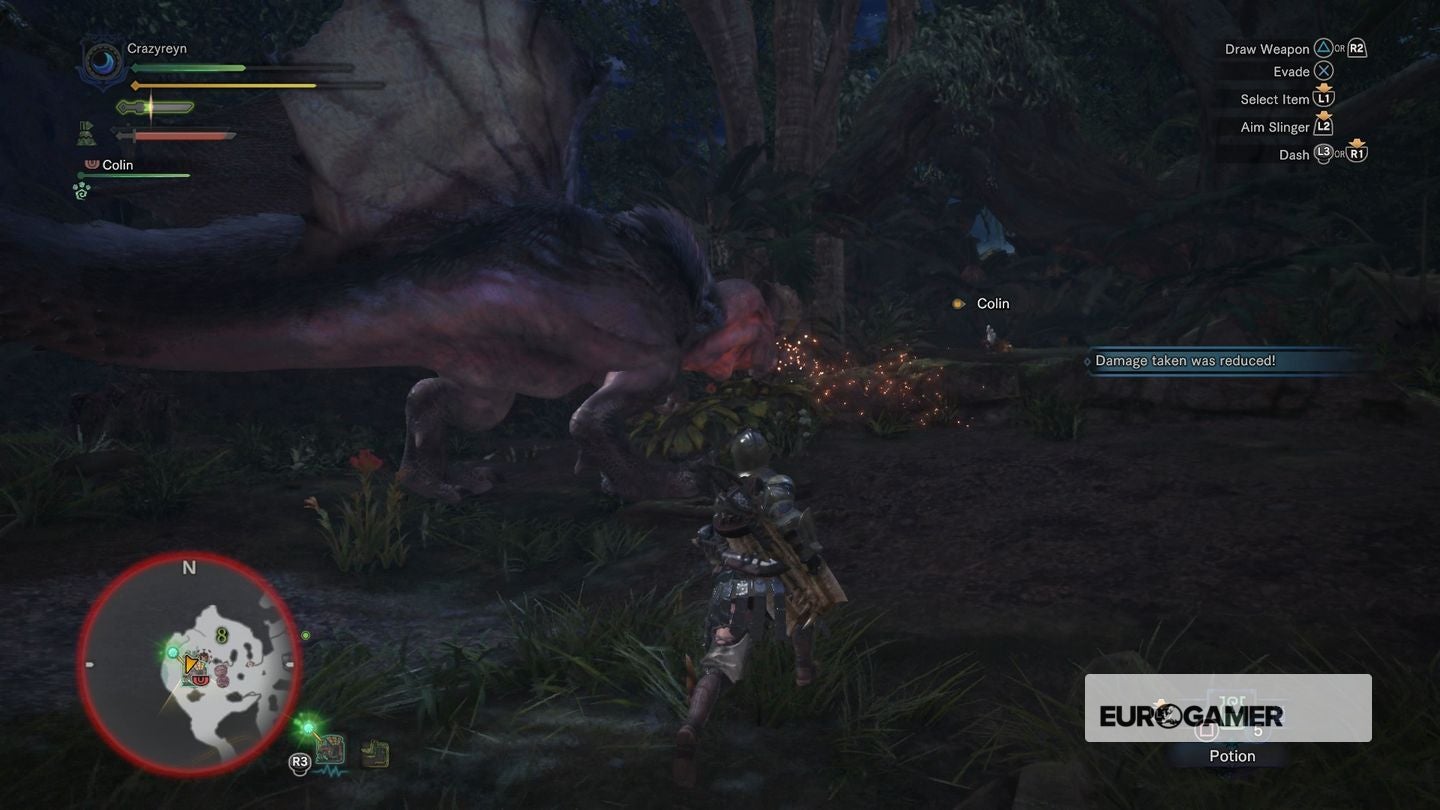
Task: Select the Colin name label above the monster
Action: (x=992, y=302)
